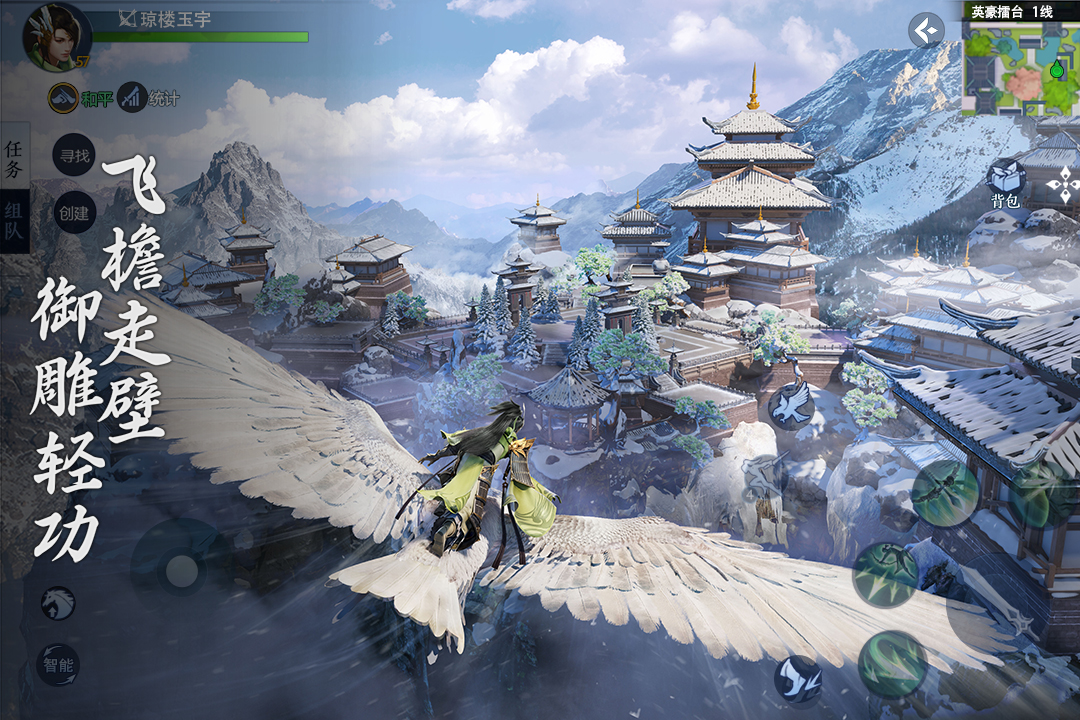The height and width of the screenshot is (720, 1080).
Task: Tap the virtual joystick center
Action: pyautogui.click(x=181, y=571)
